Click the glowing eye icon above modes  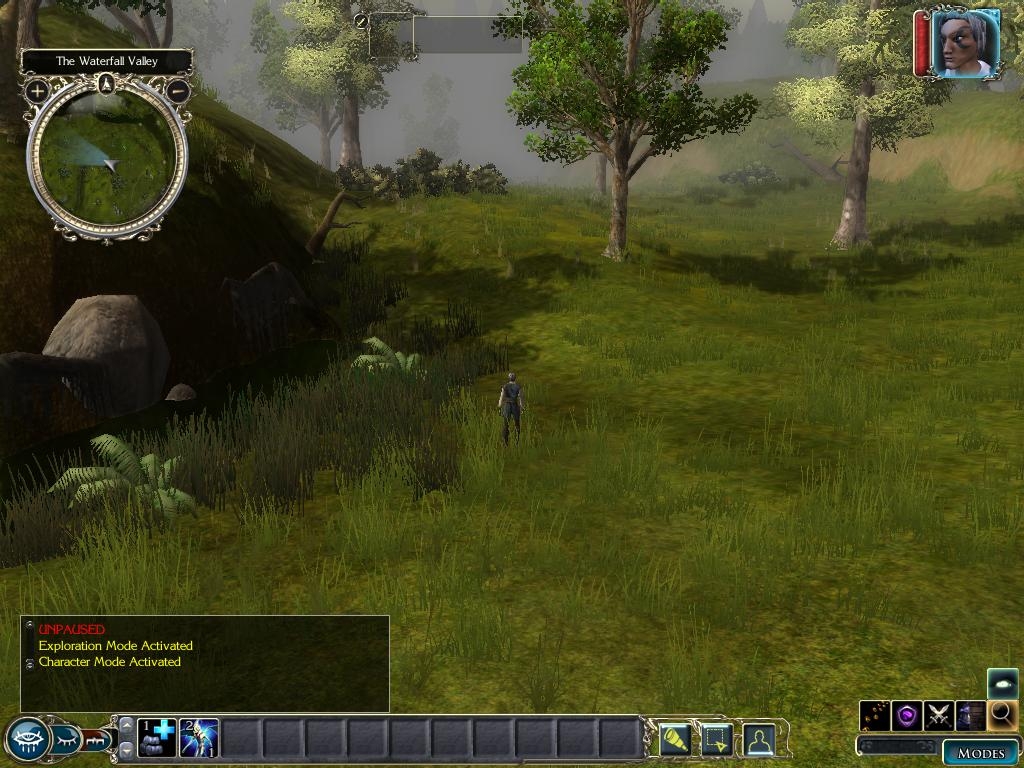1002,684
